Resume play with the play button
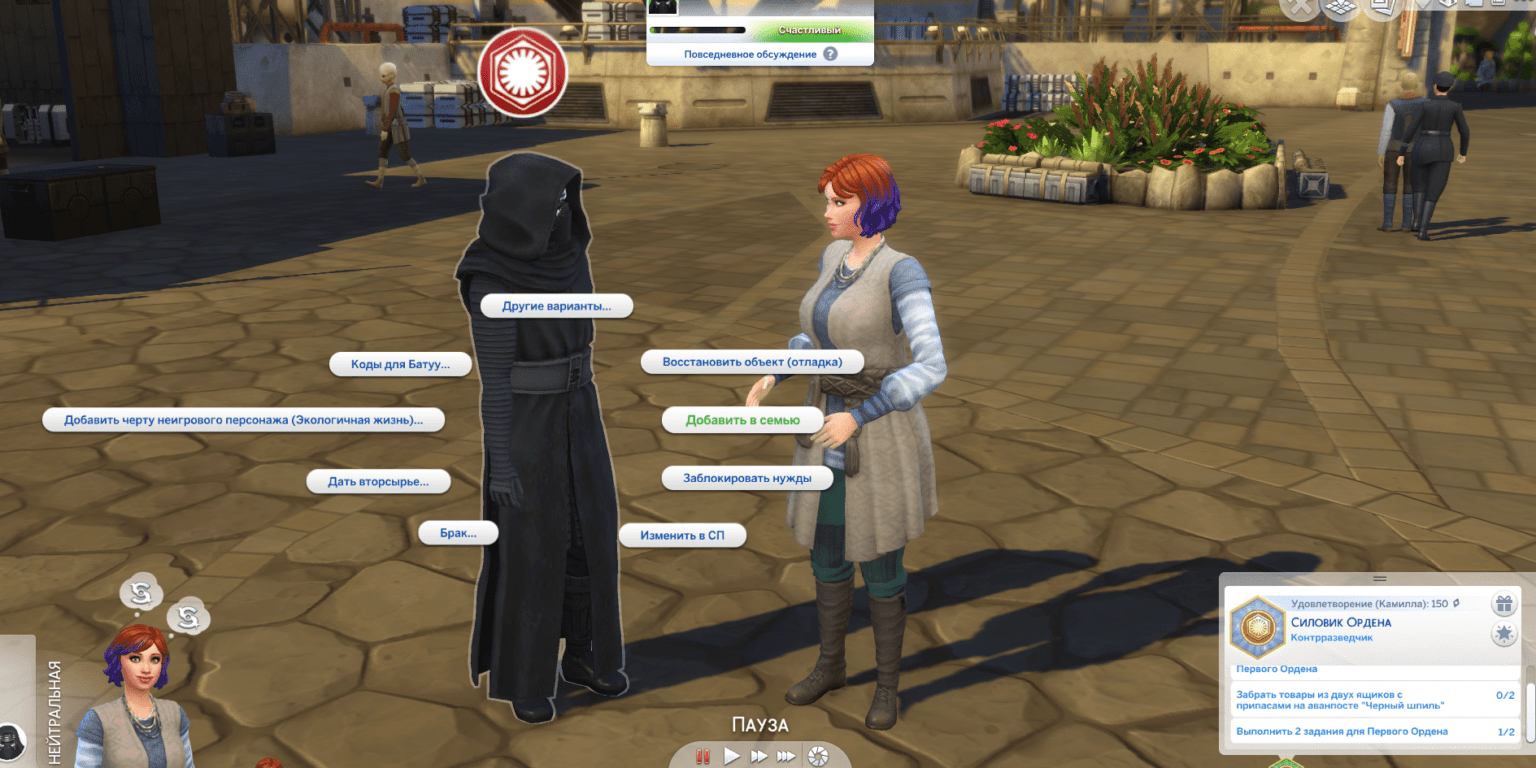Screen dimensions: 1536x768 [x=733, y=756]
